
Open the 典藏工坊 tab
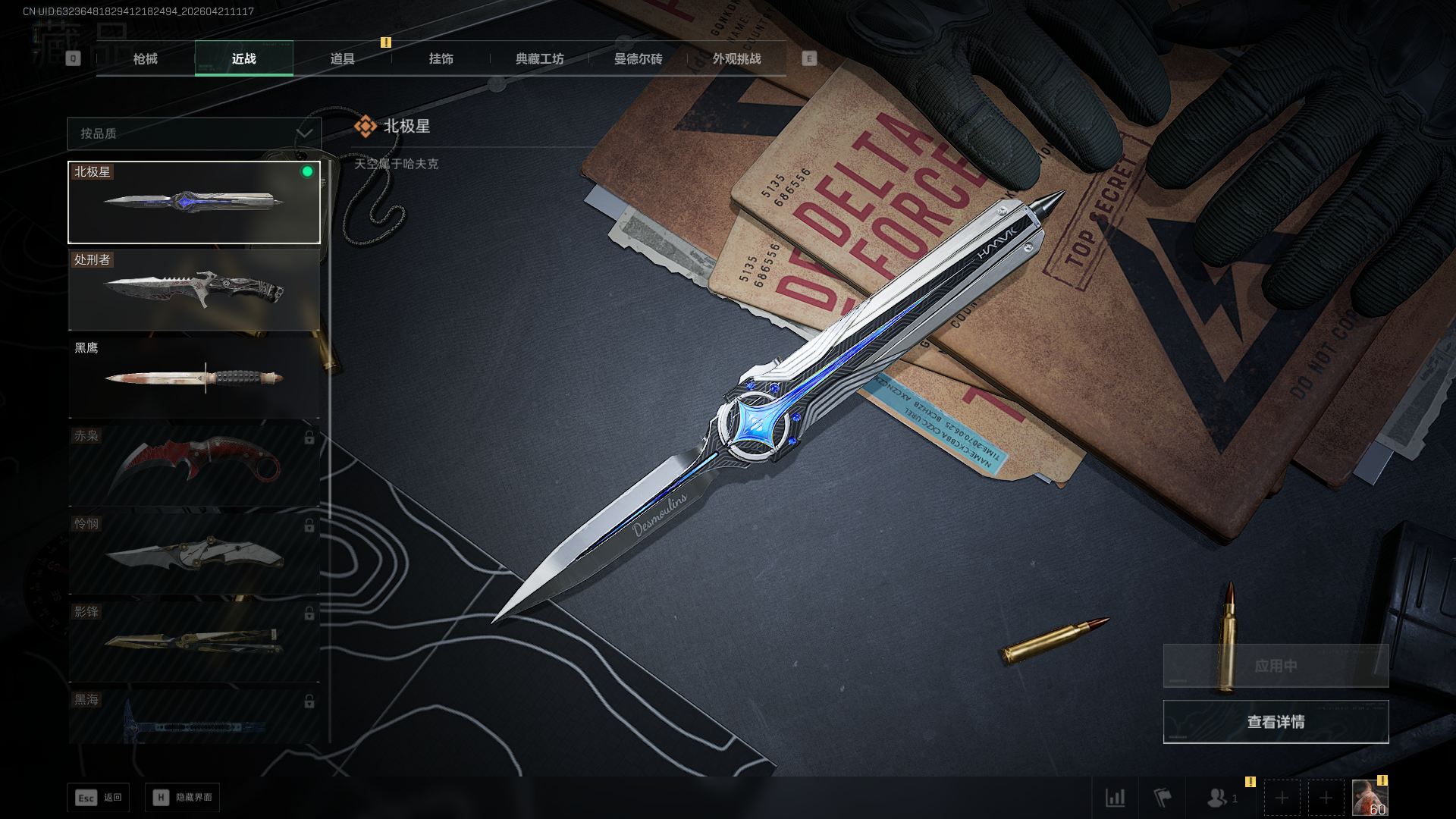coord(539,58)
